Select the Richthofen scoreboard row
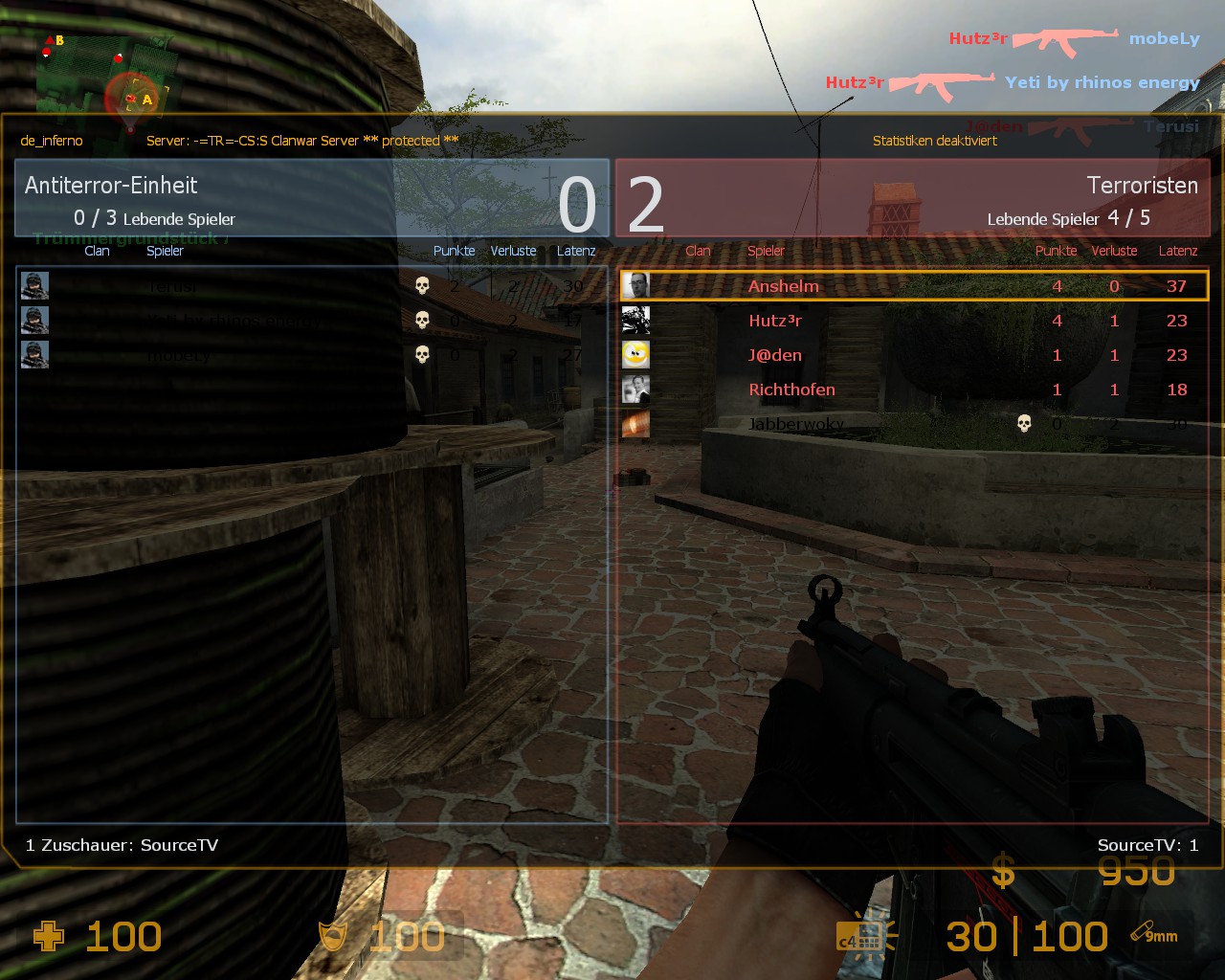Screen dimensions: 1225x980 coord(914,390)
